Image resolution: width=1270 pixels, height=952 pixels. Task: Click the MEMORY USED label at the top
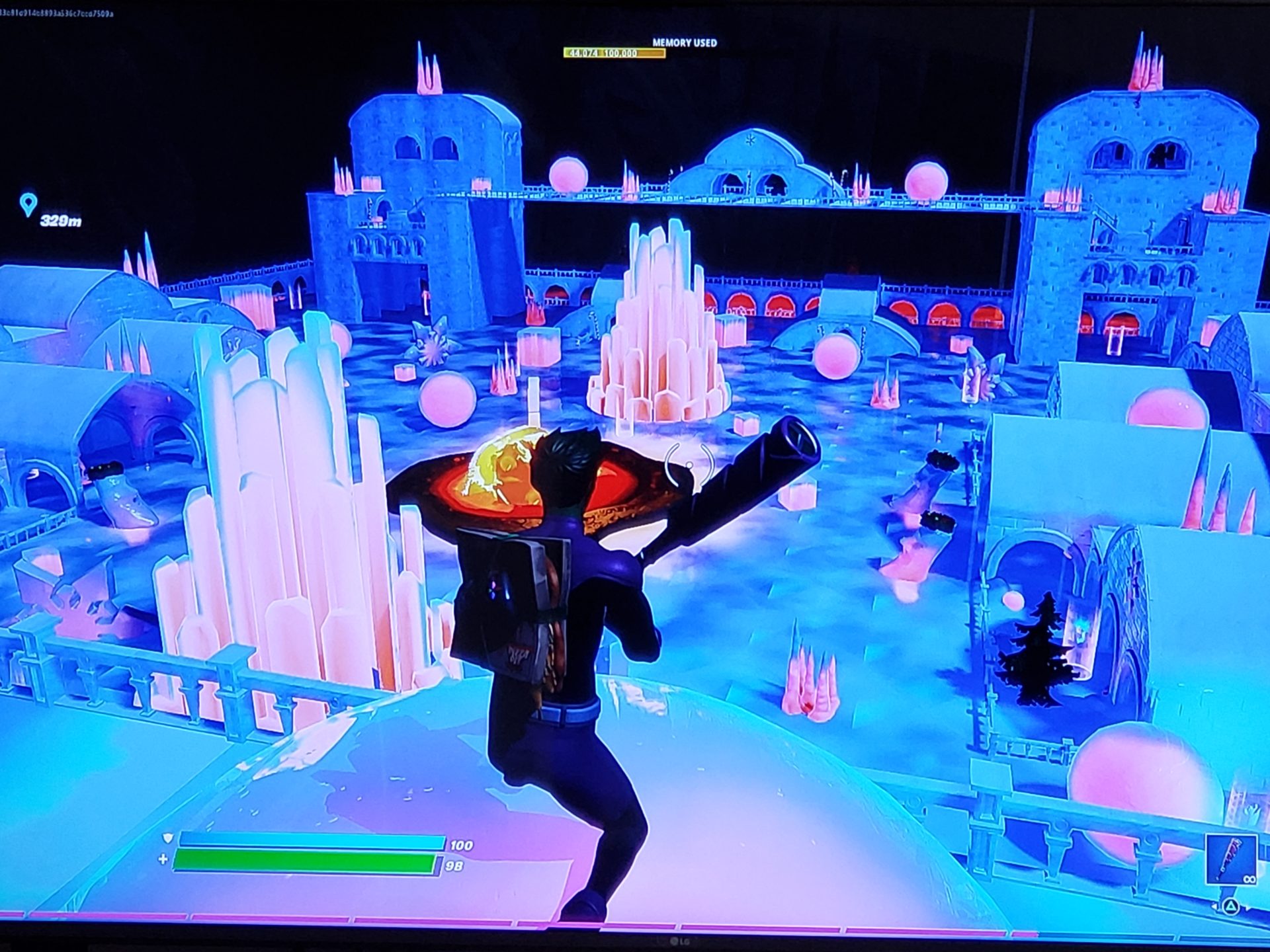[683, 42]
